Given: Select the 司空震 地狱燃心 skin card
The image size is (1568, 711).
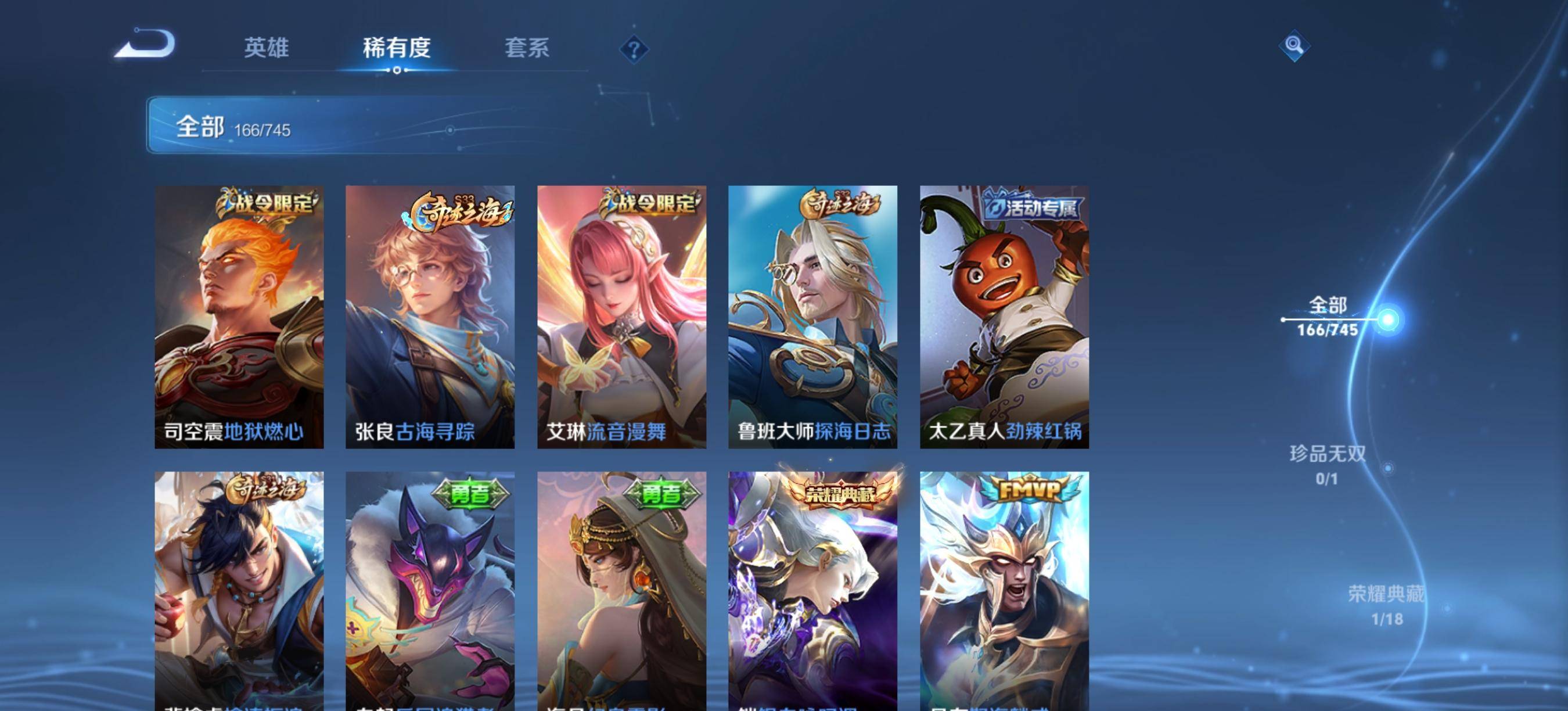Looking at the screenshot, I should point(239,317).
